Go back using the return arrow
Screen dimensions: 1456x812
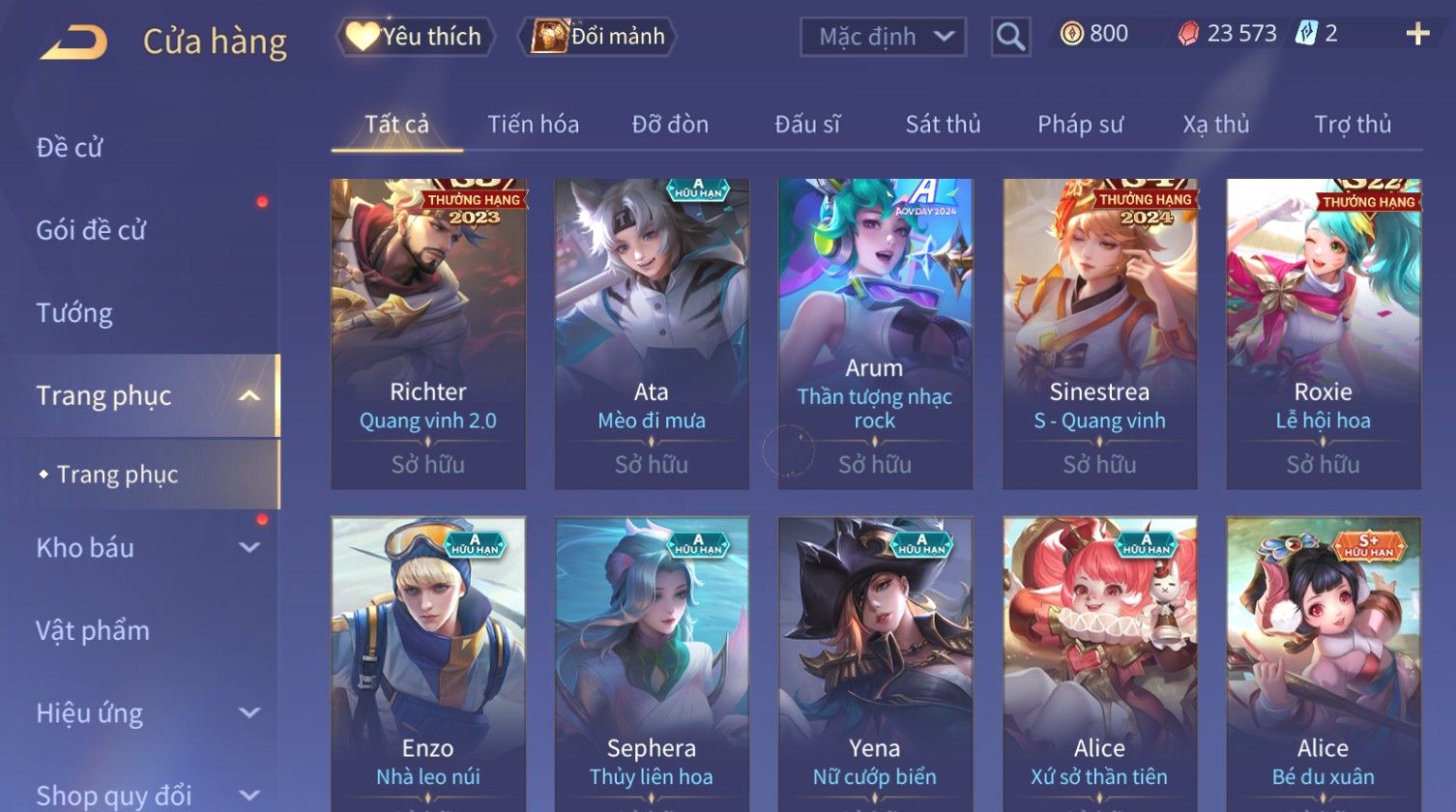click(x=73, y=42)
